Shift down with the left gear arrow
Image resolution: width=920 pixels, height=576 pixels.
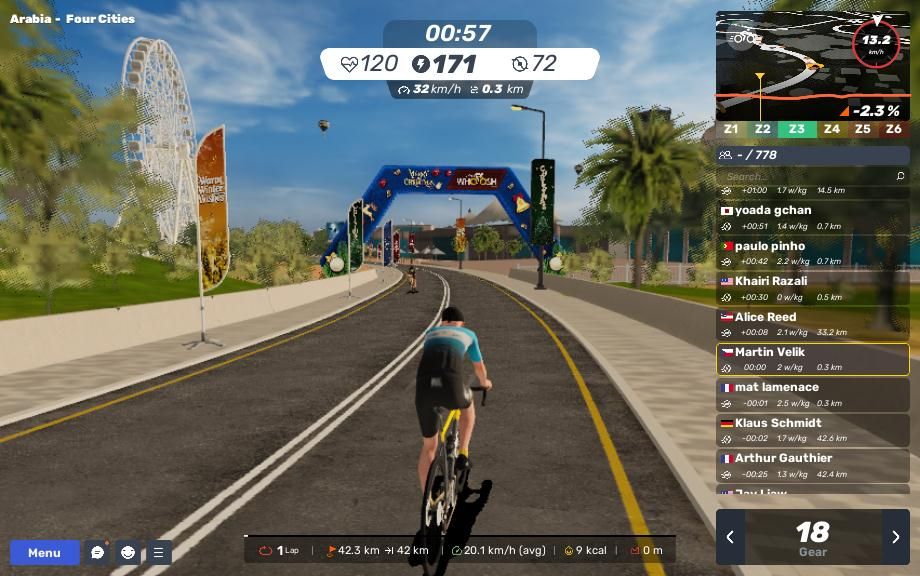pos(730,537)
